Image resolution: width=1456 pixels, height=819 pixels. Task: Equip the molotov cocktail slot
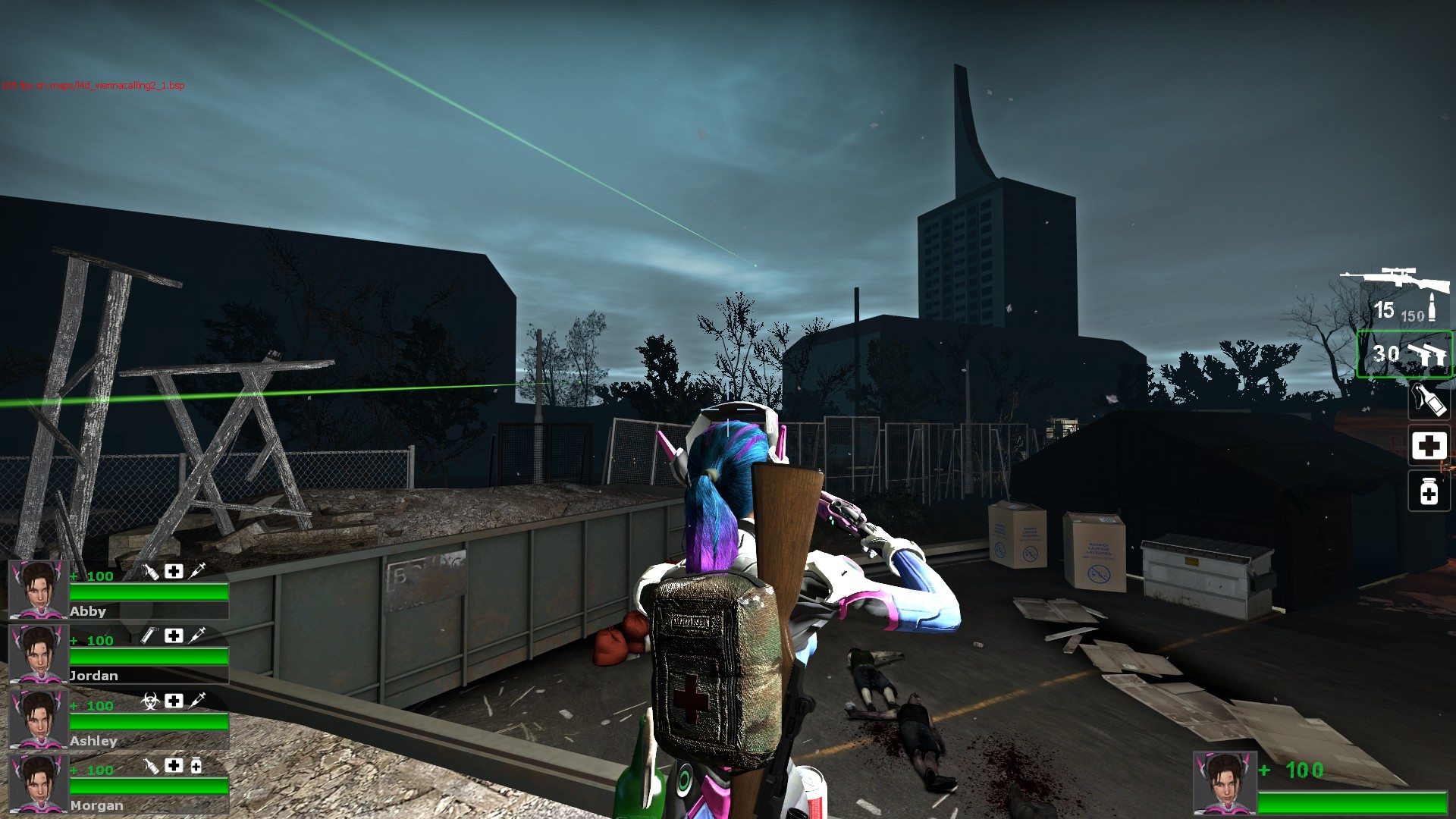click(1429, 400)
